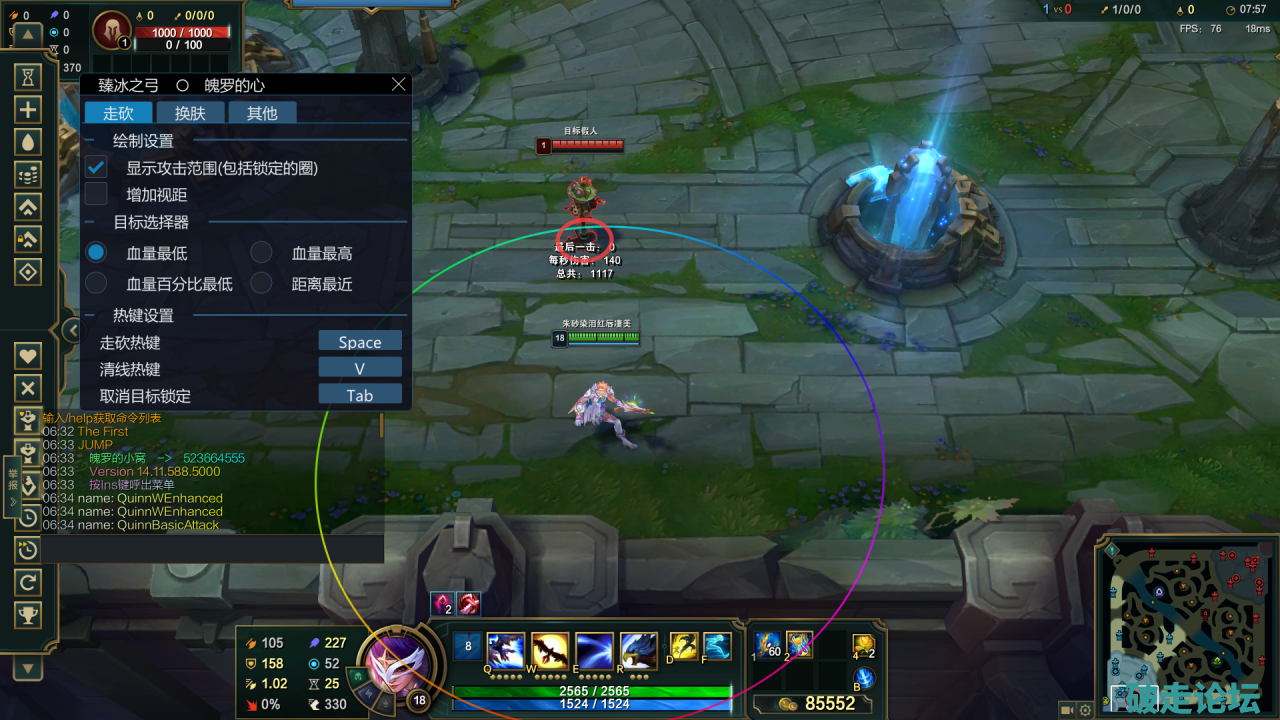Select the 血量最高 target option
The width and height of the screenshot is (1280, 720).
click(x=261, y=253)
